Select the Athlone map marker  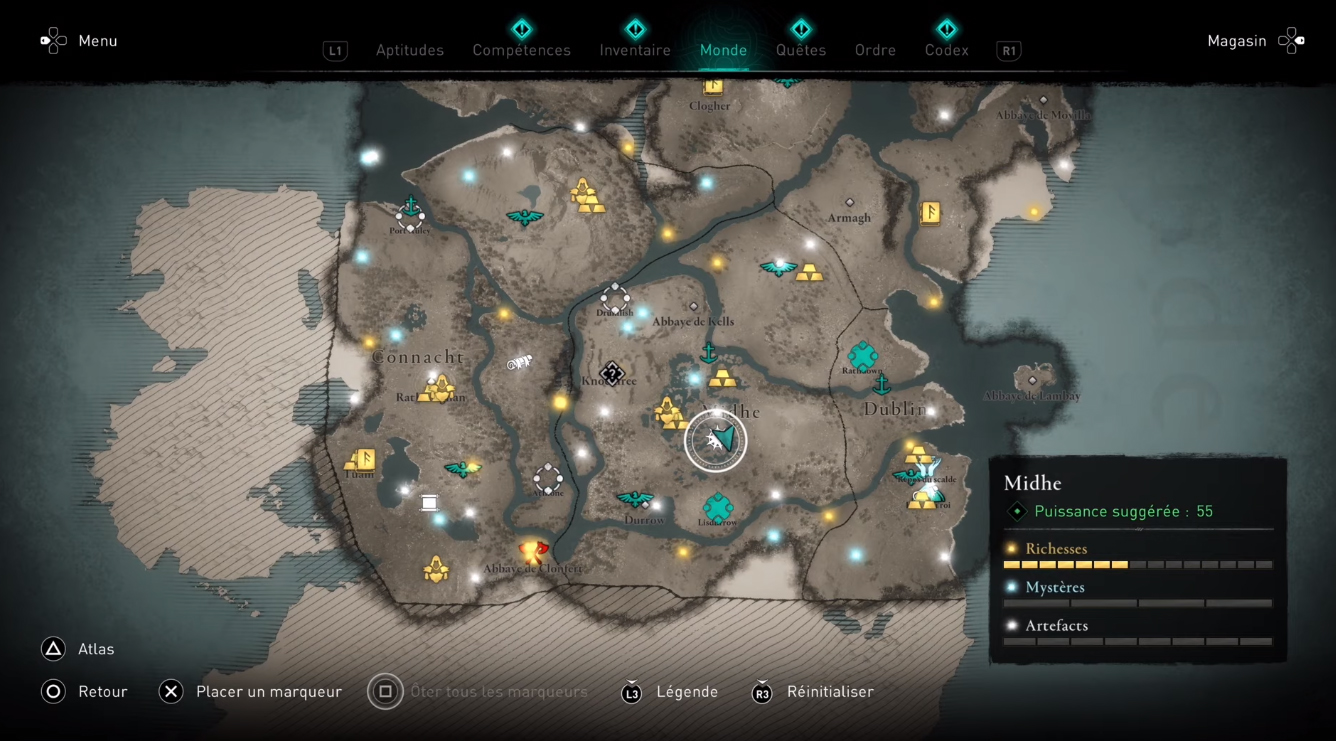click(548, 478)
